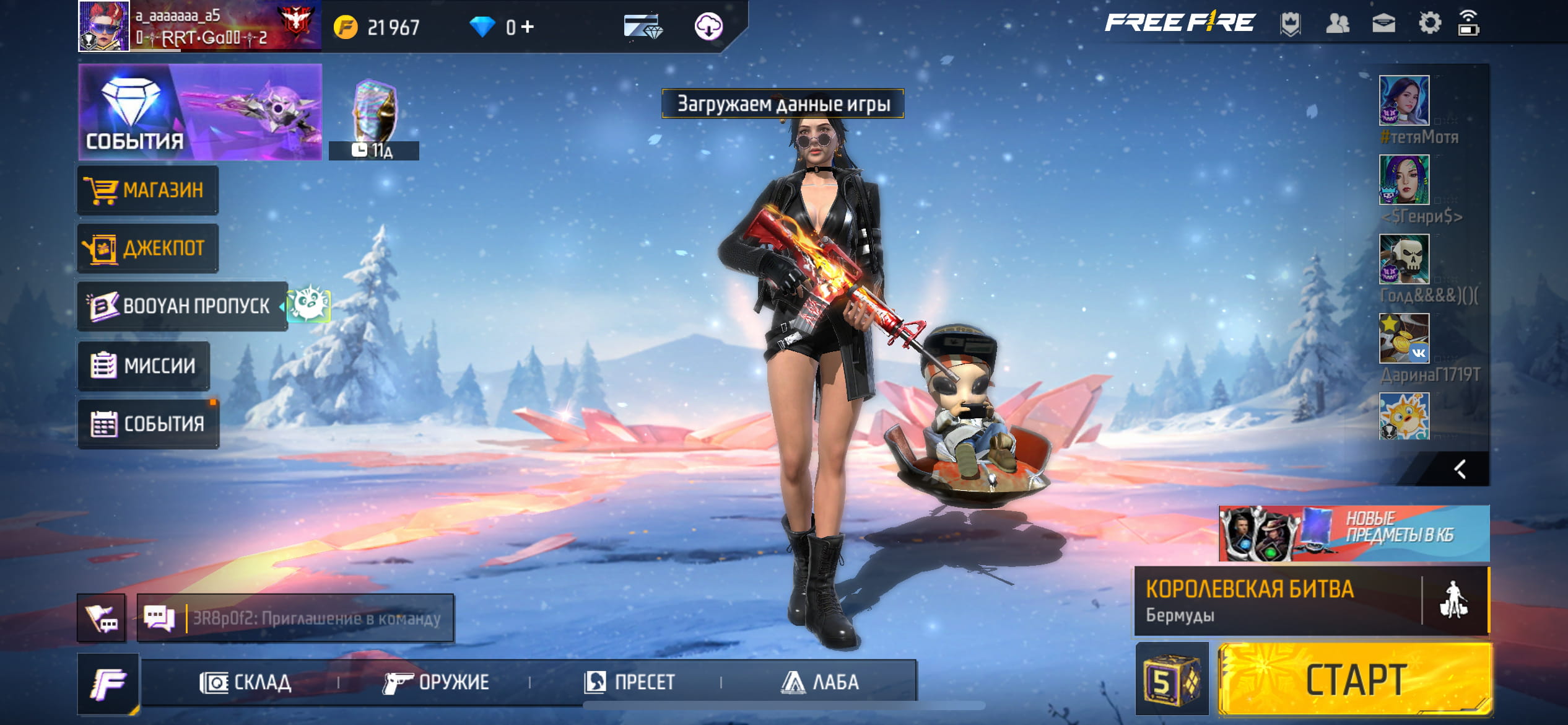Open the ДЖЕКПОТ menu
The height and width of the screenshot is (725, 1568).
coord(147,248)
